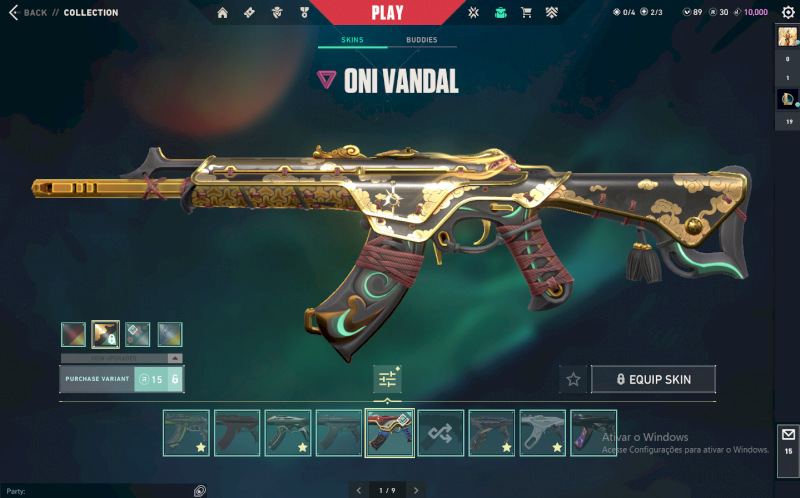The height and width of the screenshot is (498, 800).
Task: Open the home screen icon
Action: pyautogui.click(x=222, y=13)
